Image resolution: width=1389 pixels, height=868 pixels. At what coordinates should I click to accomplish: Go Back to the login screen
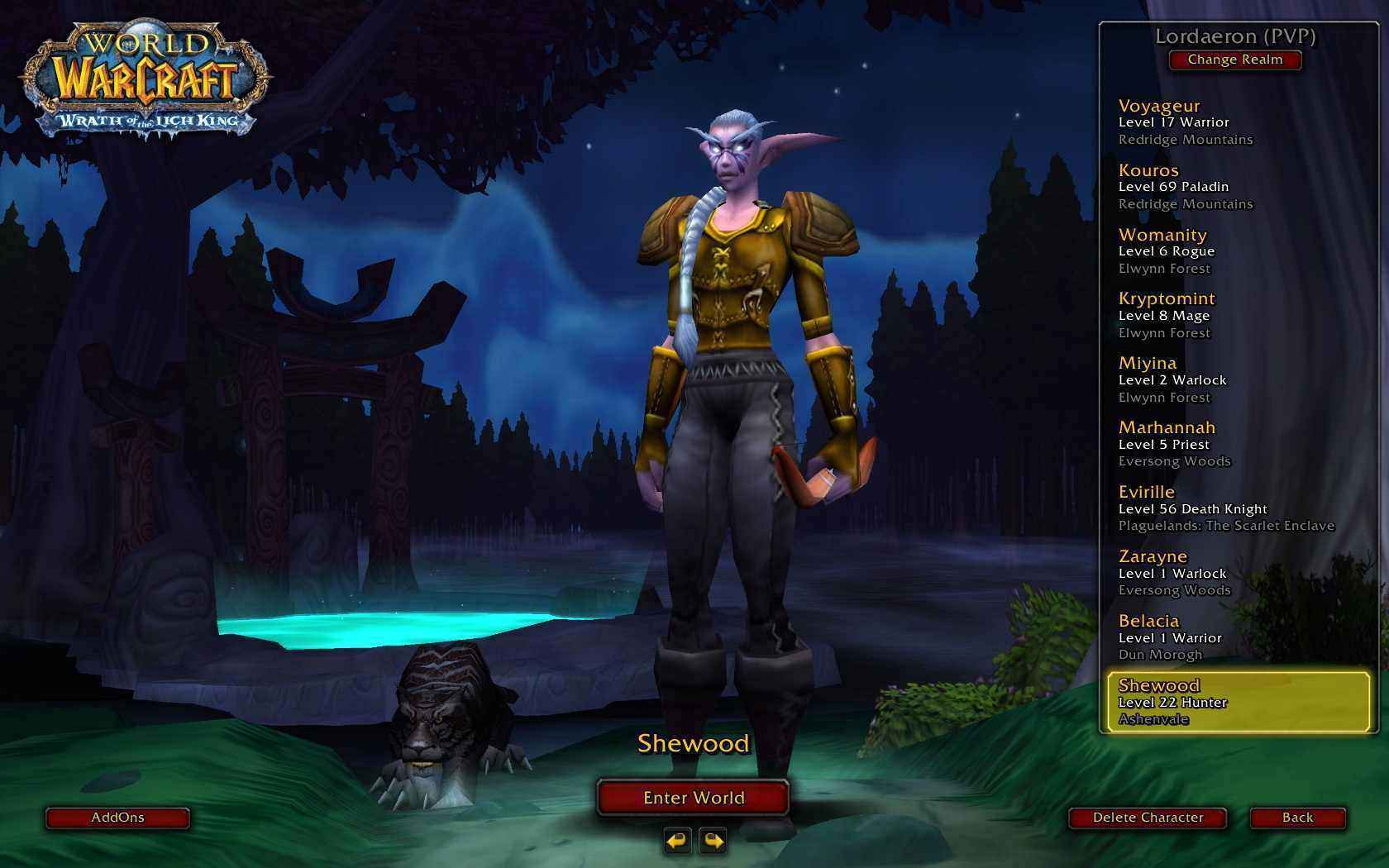click(x=1297, y=818)
